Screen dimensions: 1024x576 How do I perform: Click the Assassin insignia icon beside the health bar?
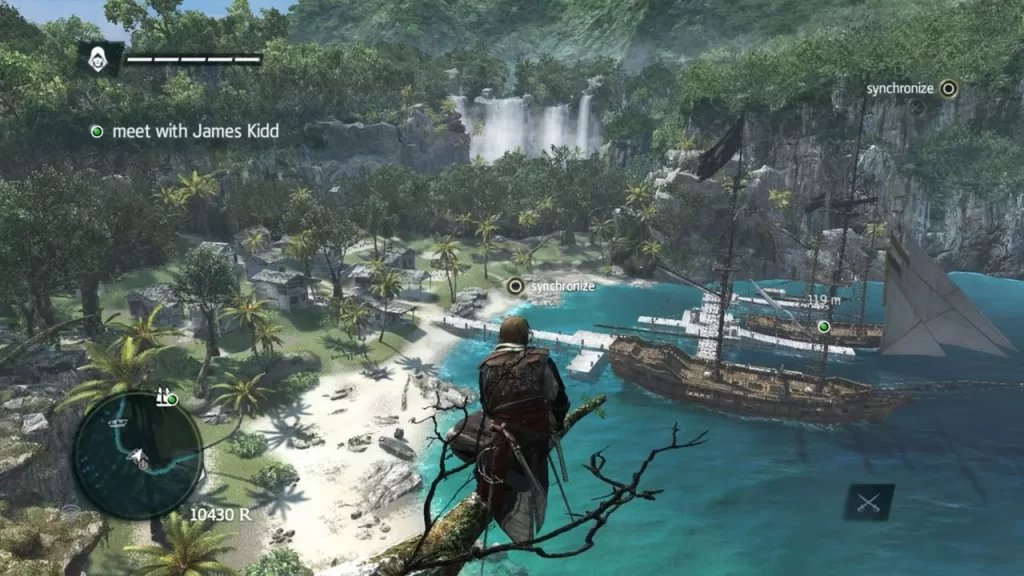click(x=100, y=59)
